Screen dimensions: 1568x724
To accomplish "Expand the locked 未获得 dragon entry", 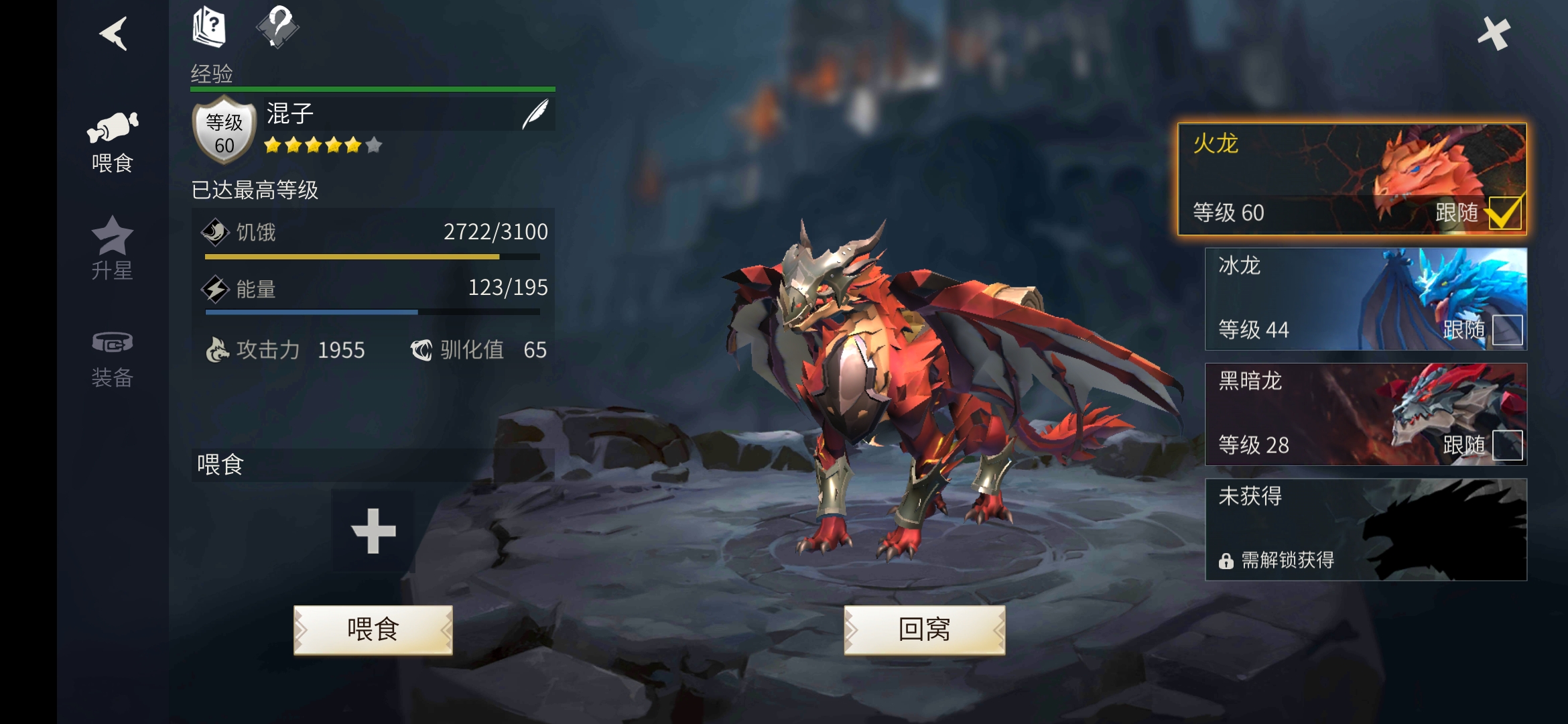I will pos(1364,530).
